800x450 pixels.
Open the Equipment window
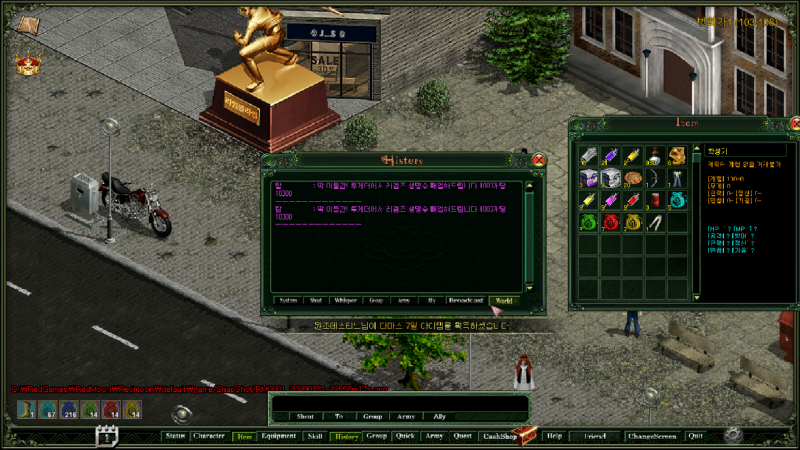[x=278, y=437]
